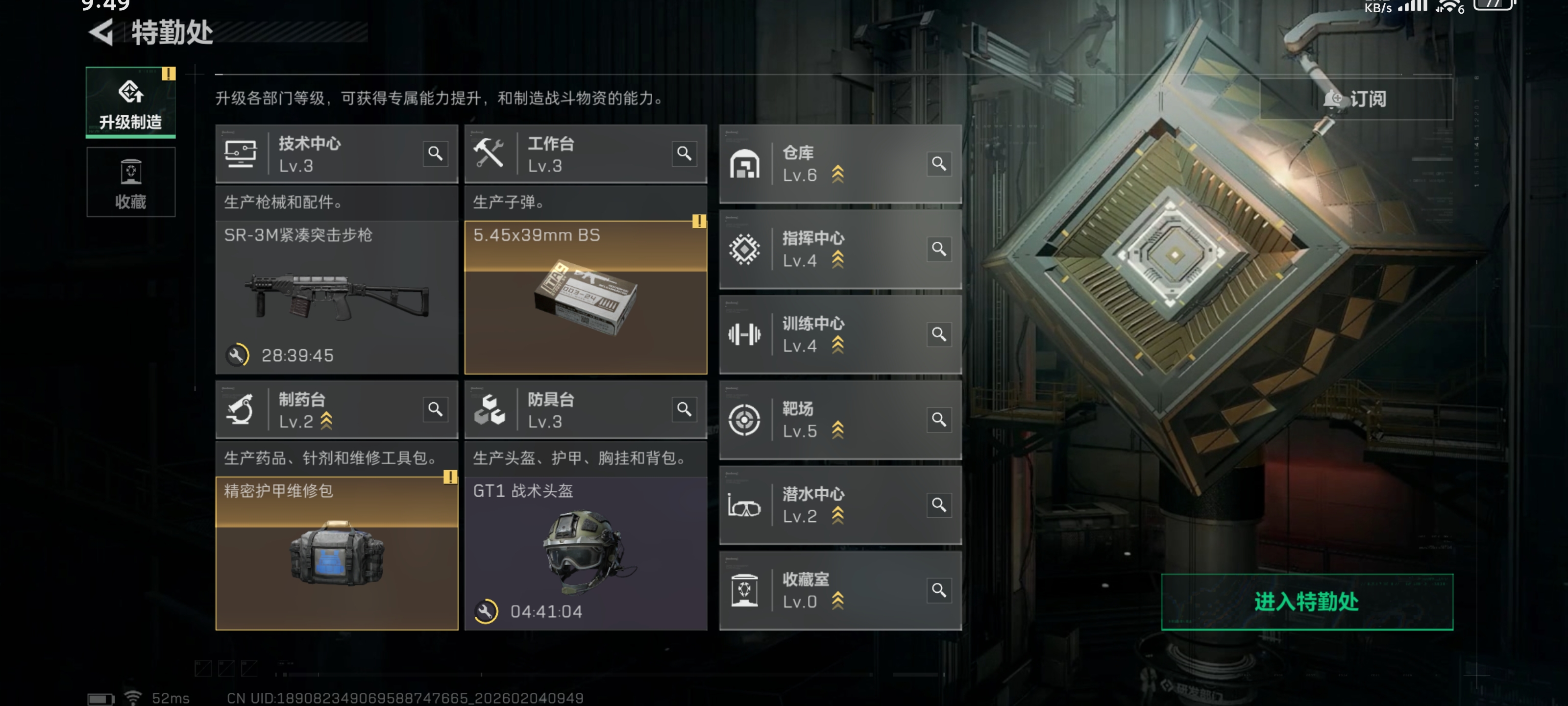Enter the base with 进入特勤处
This screenshot has height=706, width=1568.
(x=1306, y=601)
